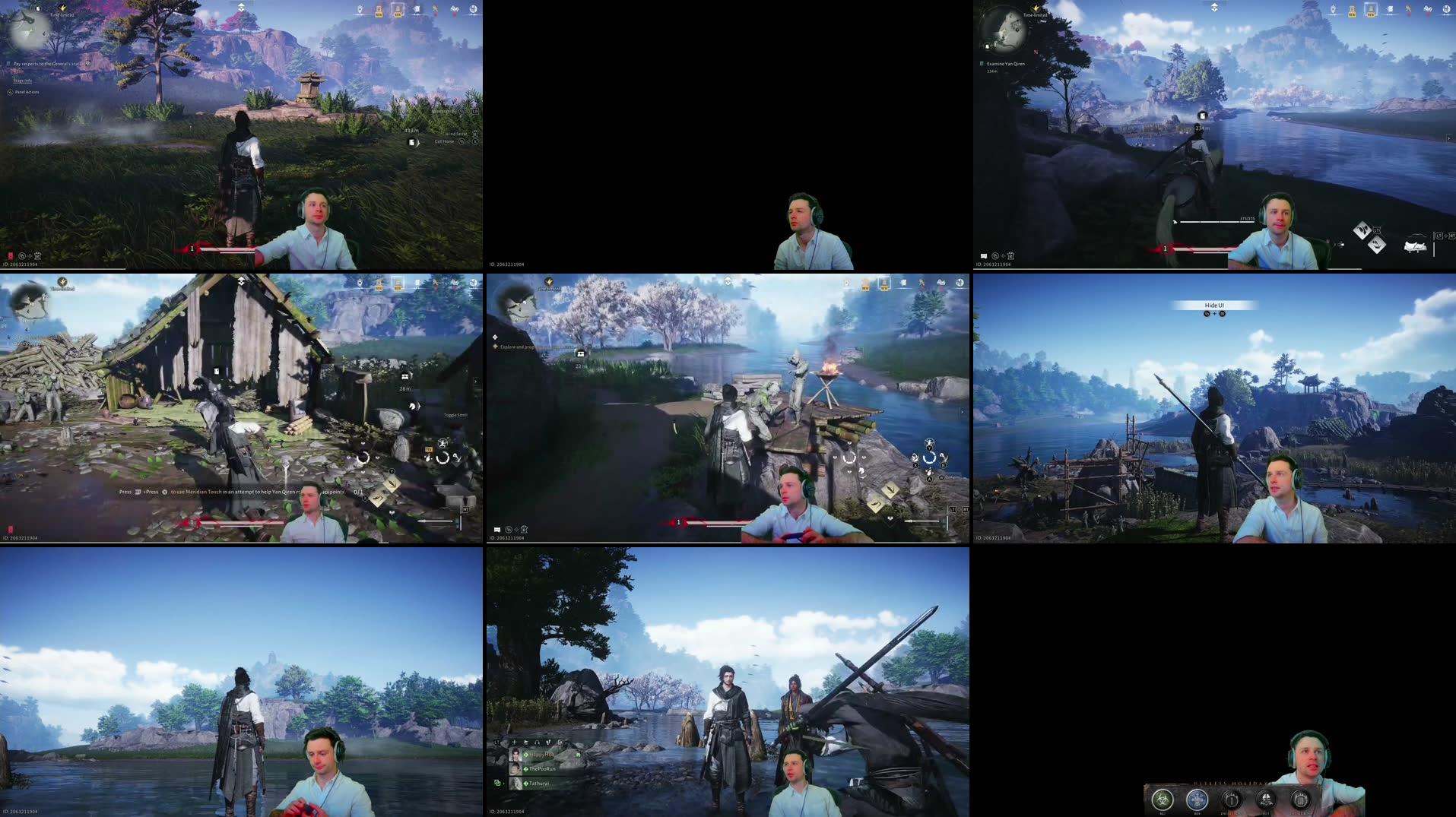Expand Panel Actions
Screen dimensions: 1456x817
coord(27,92)
